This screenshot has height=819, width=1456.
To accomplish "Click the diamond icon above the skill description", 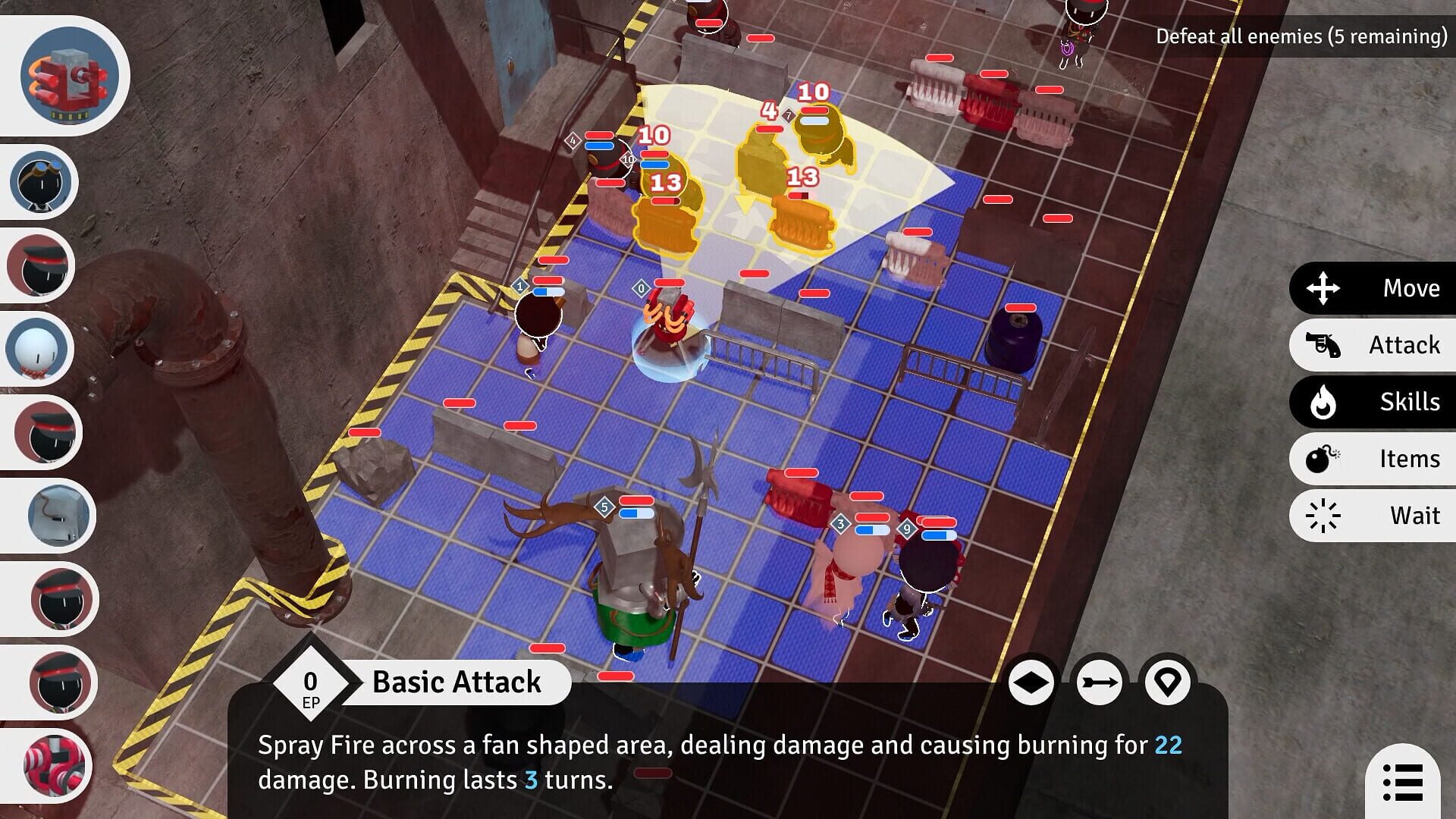I will coord(1031,682).
